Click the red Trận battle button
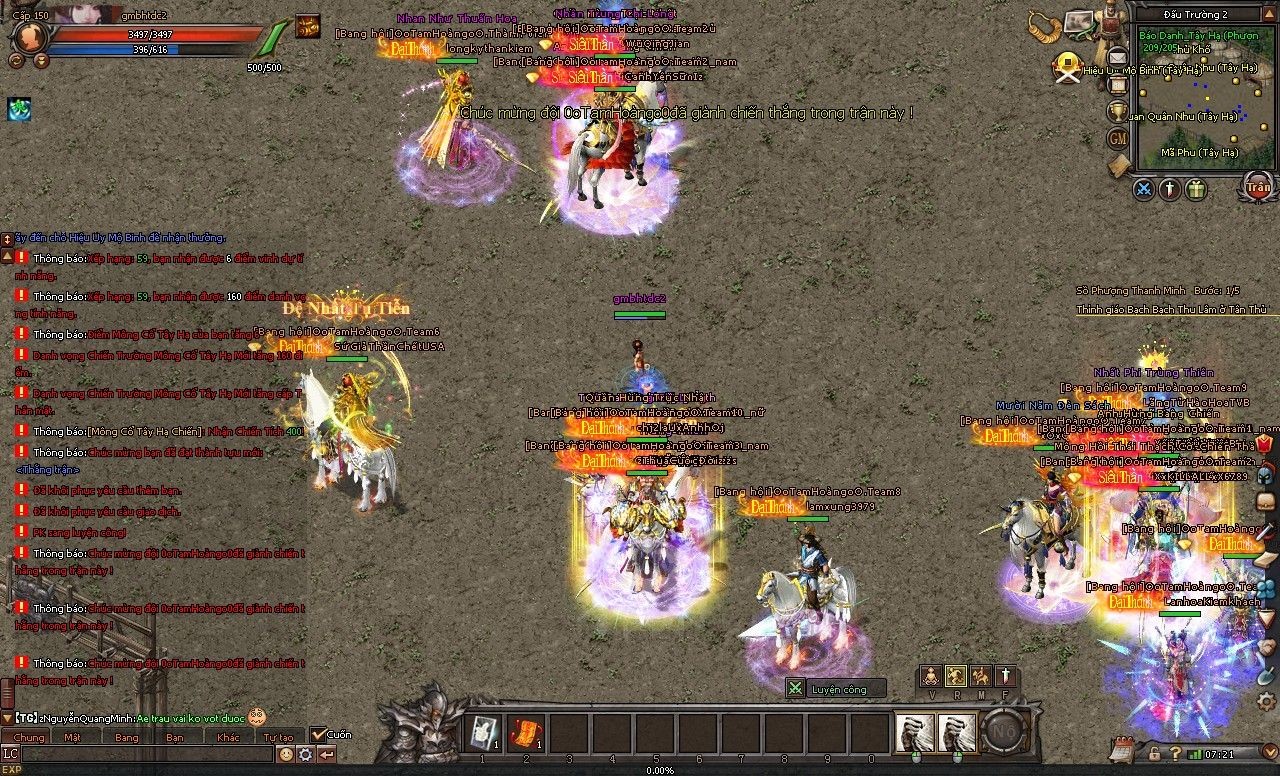The image size is (1280, 776). [x=1257, y=187]
